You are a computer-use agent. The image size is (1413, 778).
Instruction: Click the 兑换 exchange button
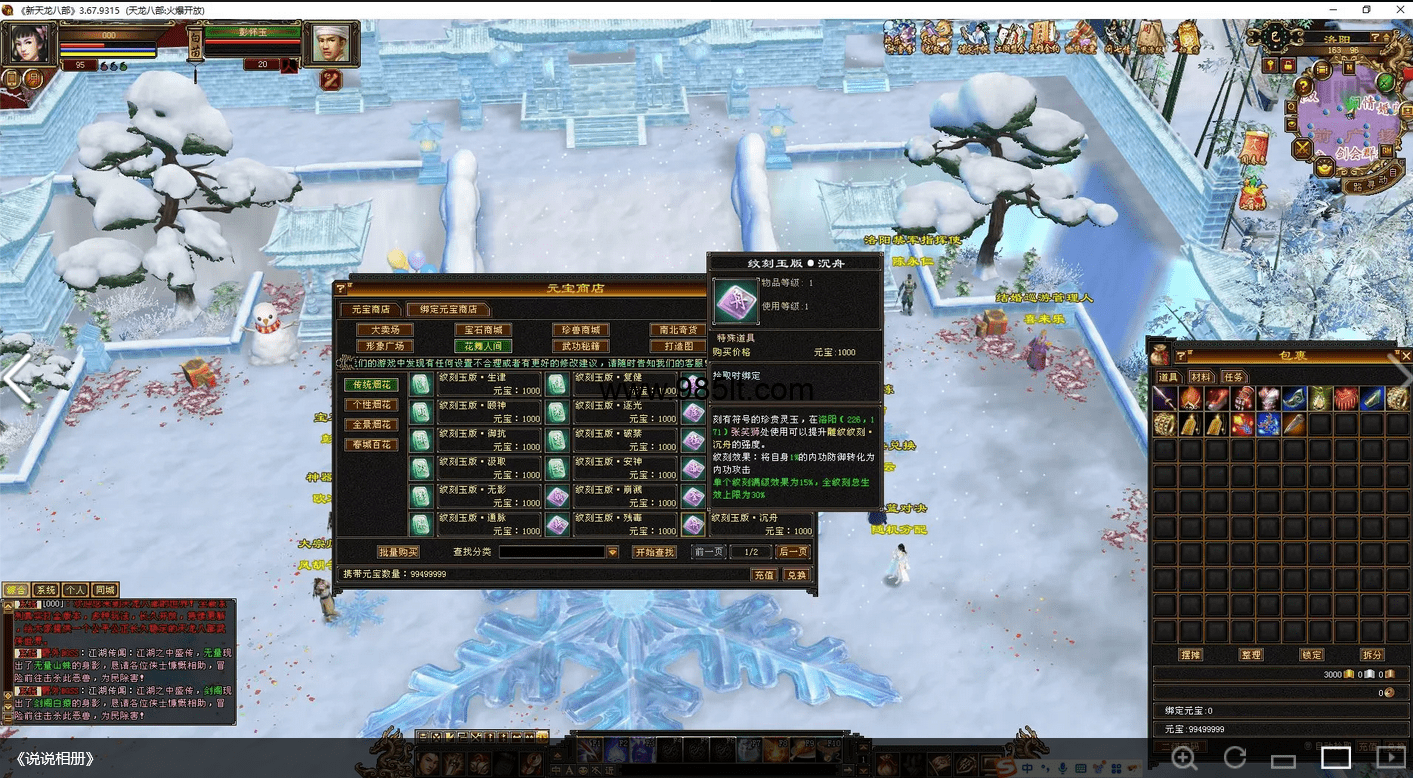click(796, 575)
